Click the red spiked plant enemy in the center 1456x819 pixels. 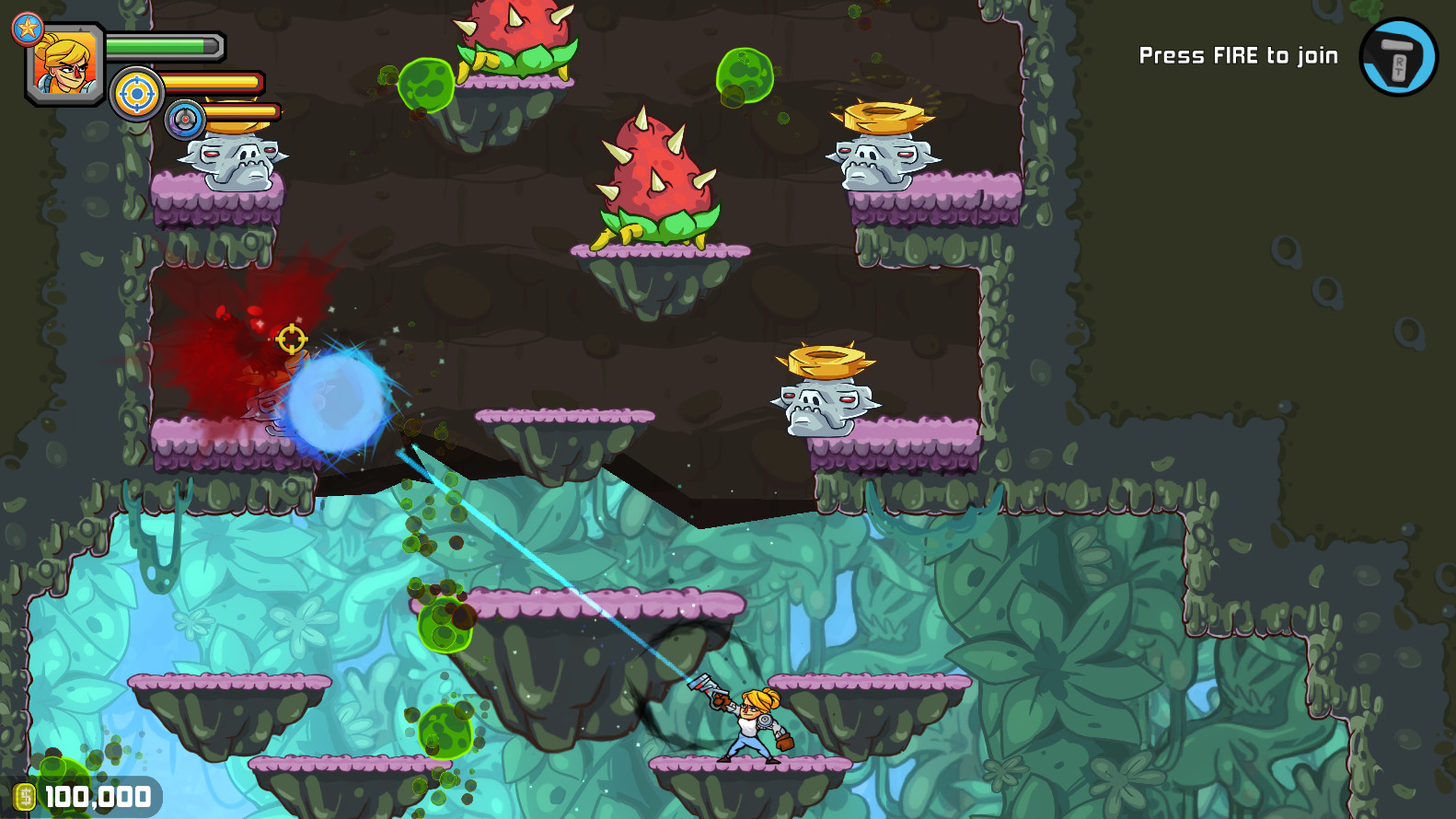(658, 175)
